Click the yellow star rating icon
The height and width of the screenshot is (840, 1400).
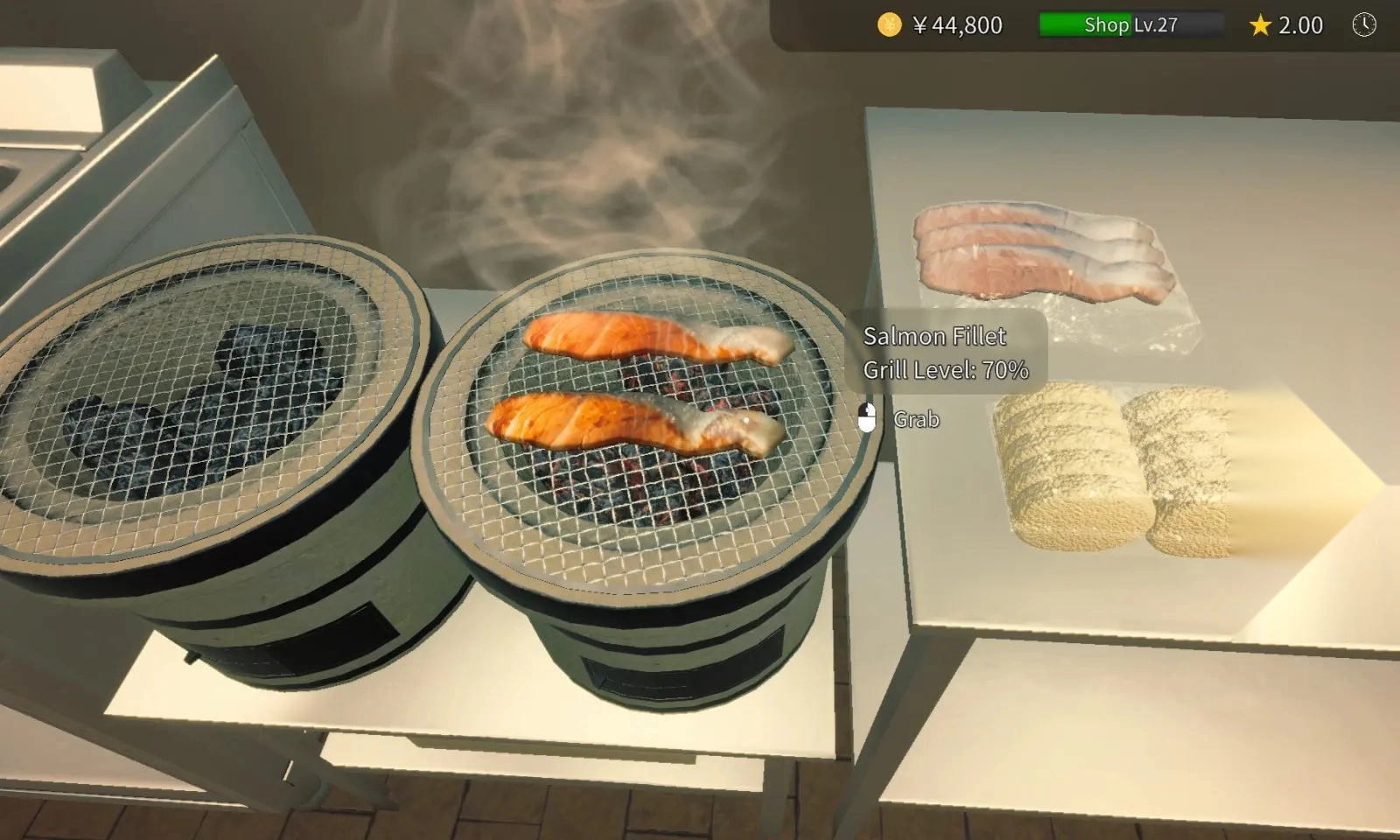click(1258, 25)
